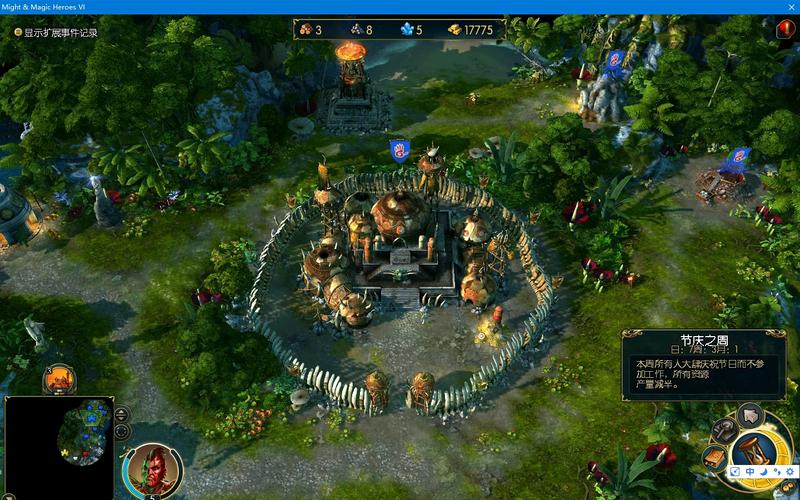
Task: Click the gold resource counter
Action: pyautogui.click(x=470, y=30)
